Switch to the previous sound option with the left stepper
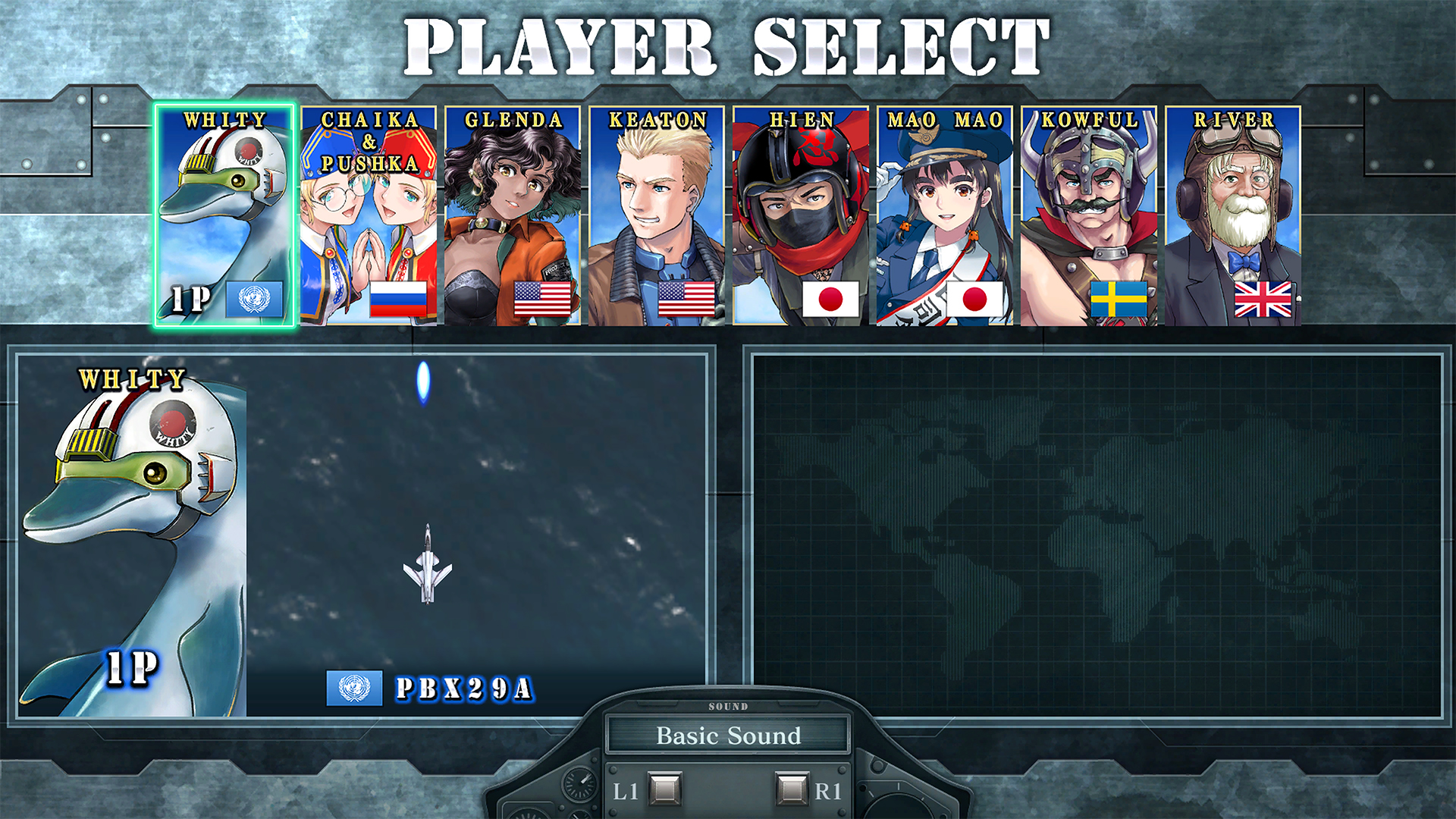 click(x=665, y=789)
